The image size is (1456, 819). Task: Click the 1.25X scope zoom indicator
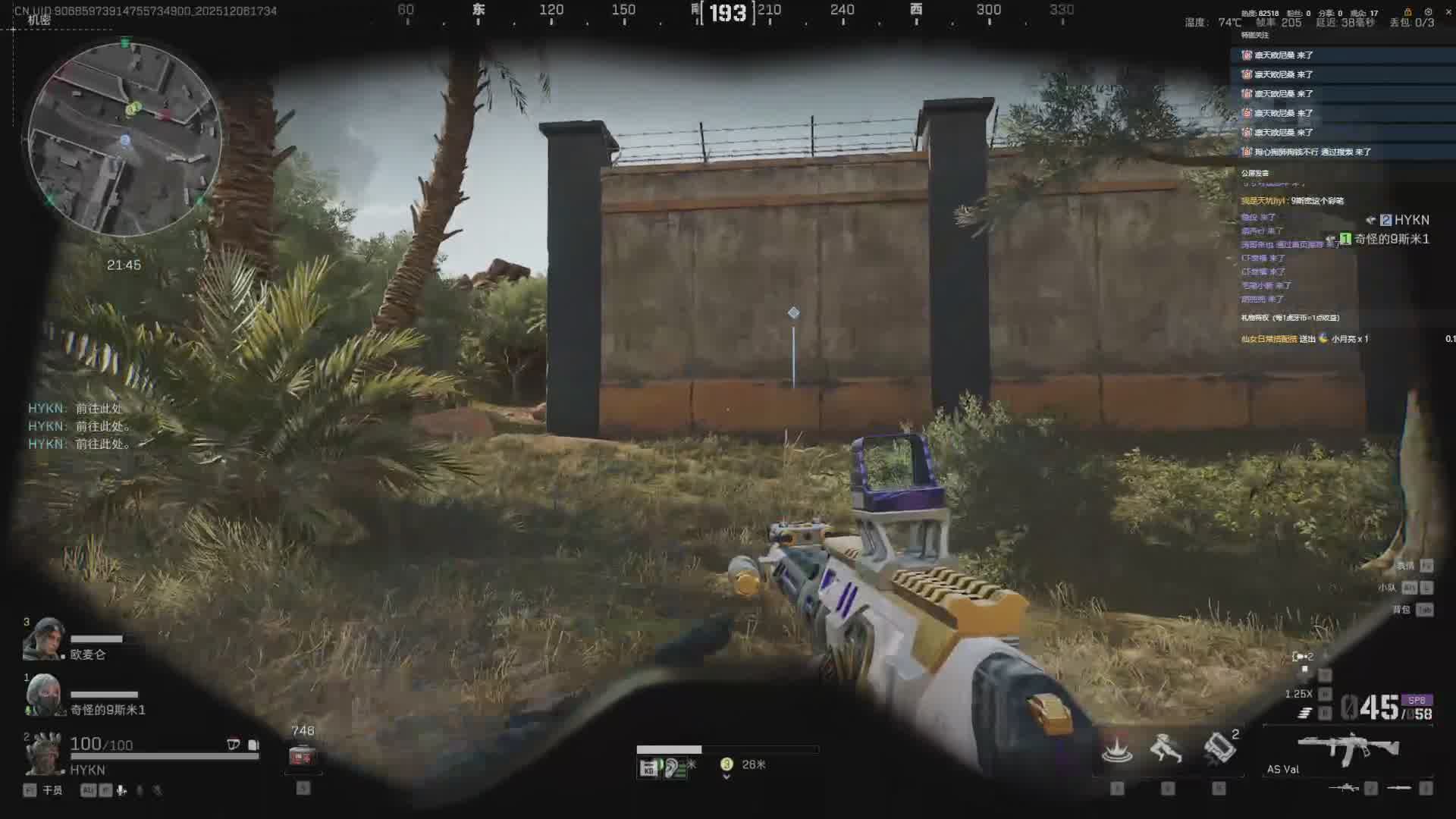pos(1298,694)
